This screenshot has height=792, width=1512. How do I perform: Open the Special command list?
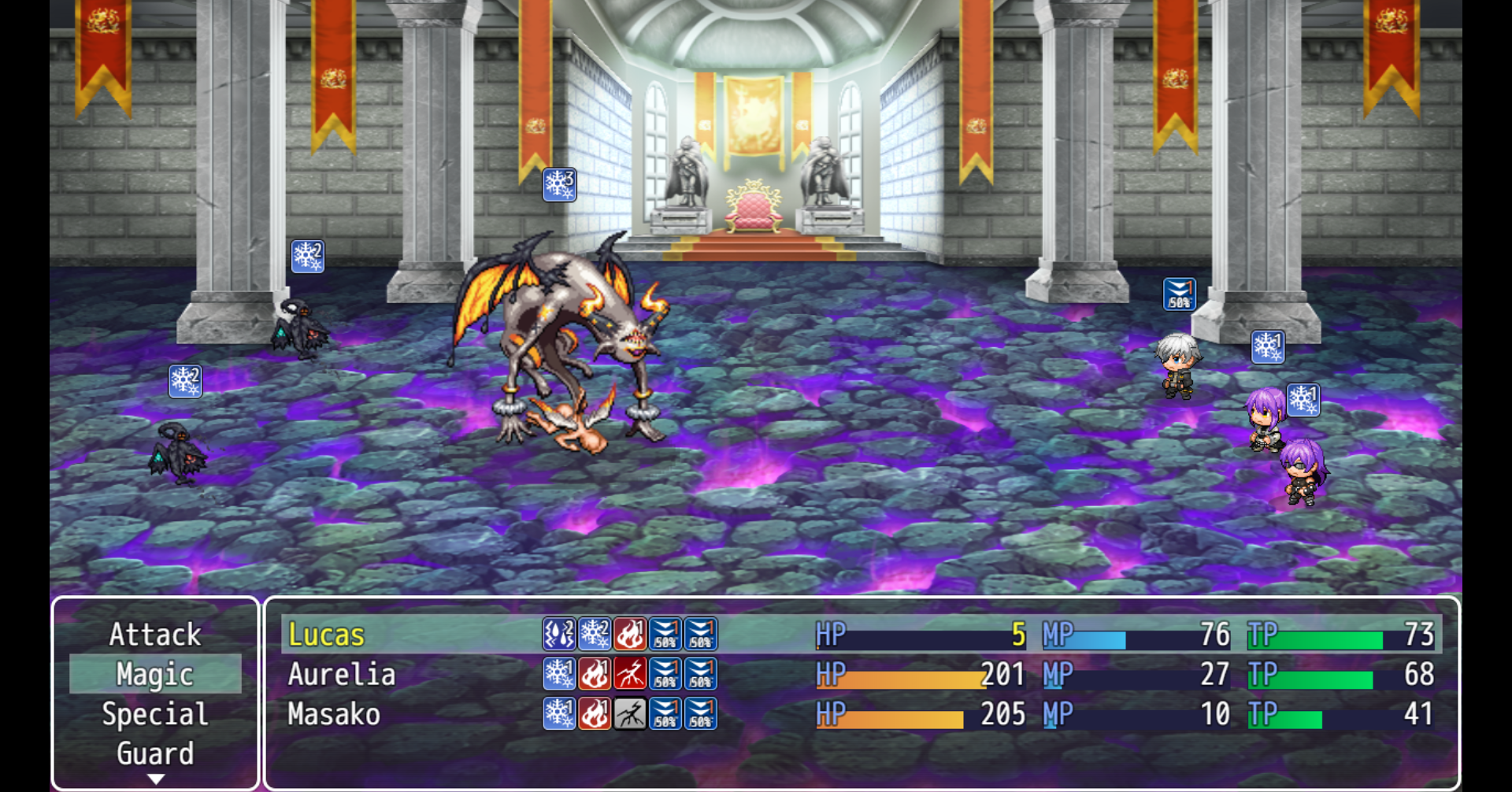coord(155,714)
